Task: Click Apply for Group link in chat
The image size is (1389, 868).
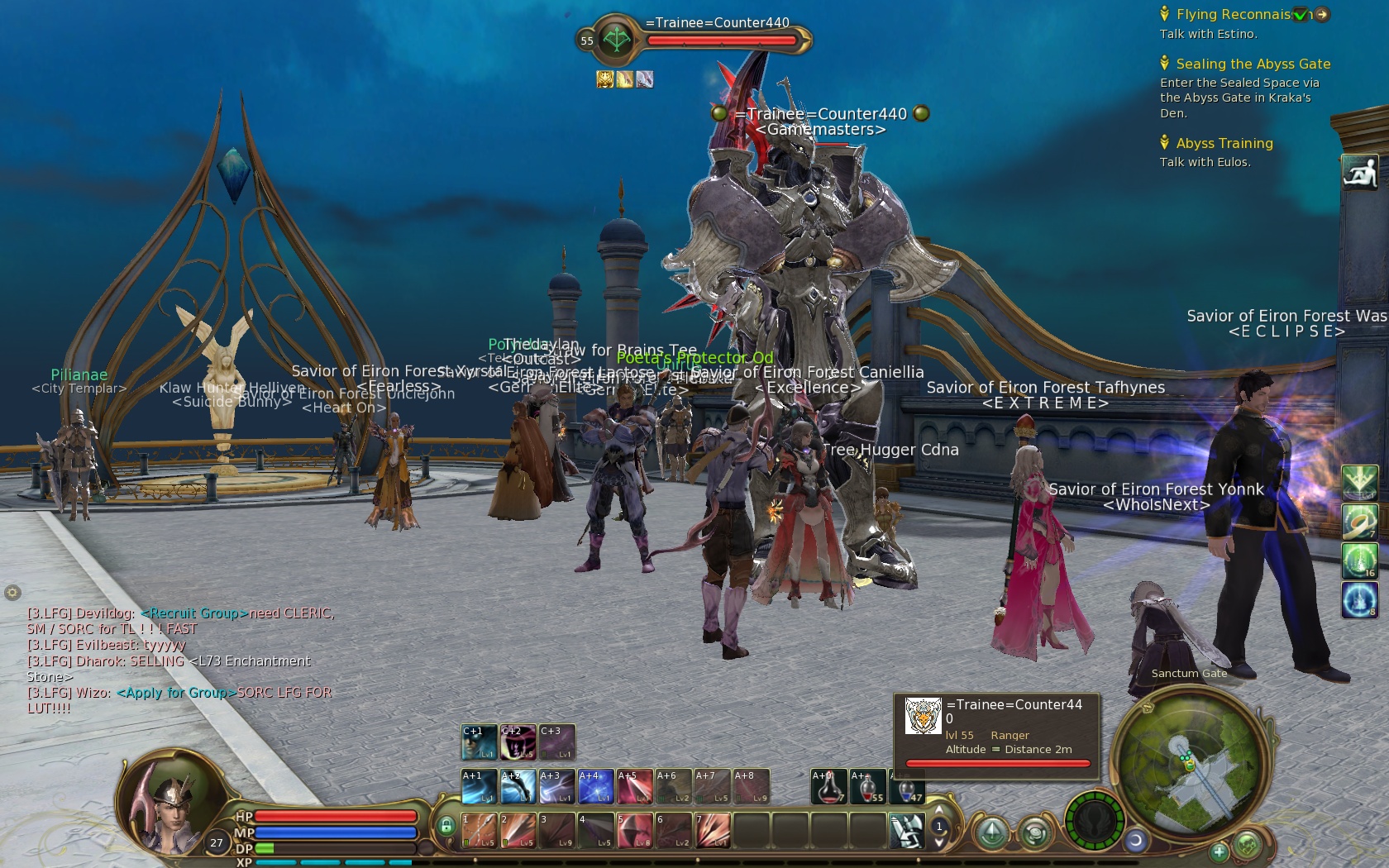Action: [x=176, y=693]
